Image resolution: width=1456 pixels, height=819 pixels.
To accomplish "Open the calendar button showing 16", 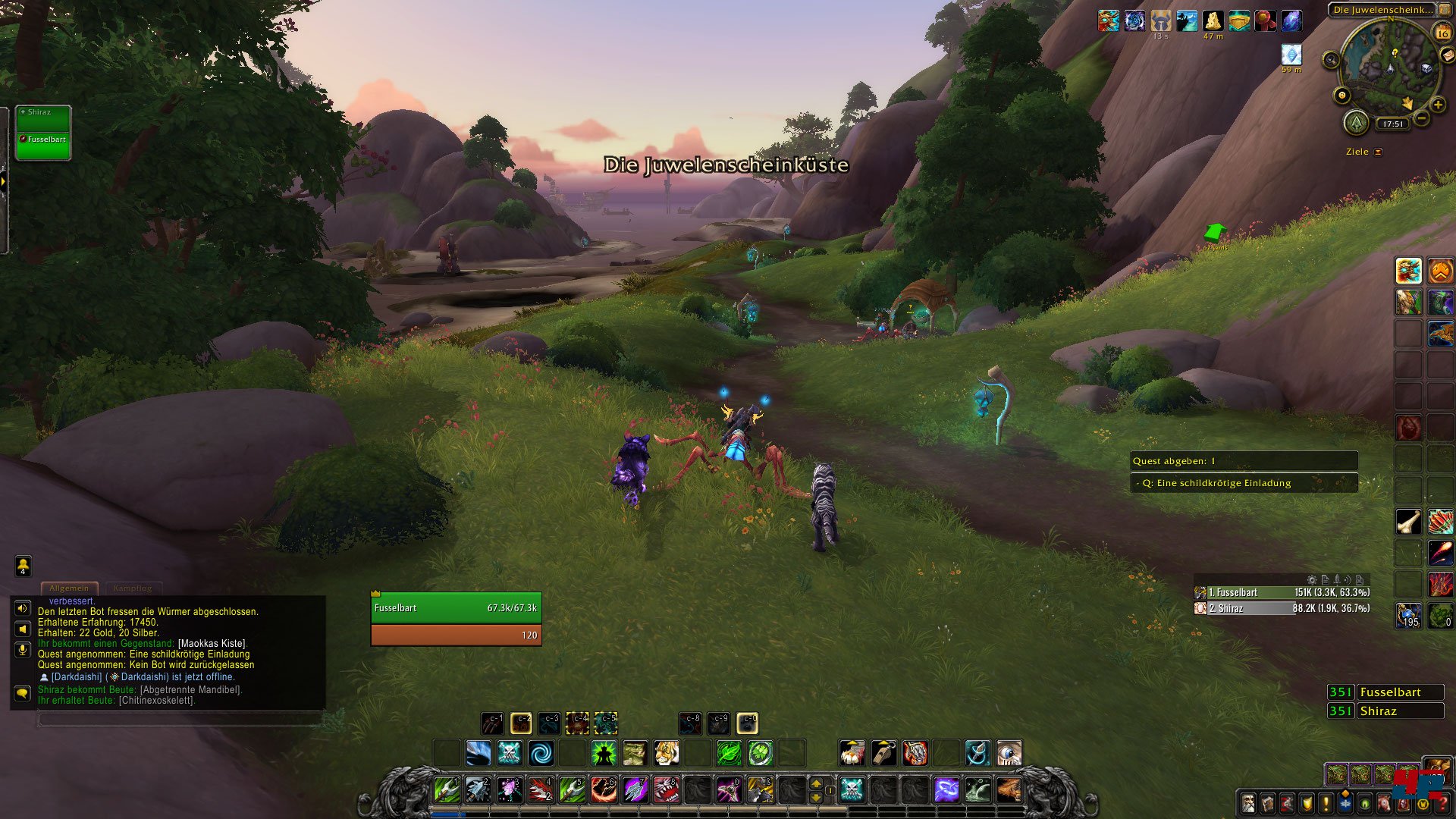I will (1442, 33).
